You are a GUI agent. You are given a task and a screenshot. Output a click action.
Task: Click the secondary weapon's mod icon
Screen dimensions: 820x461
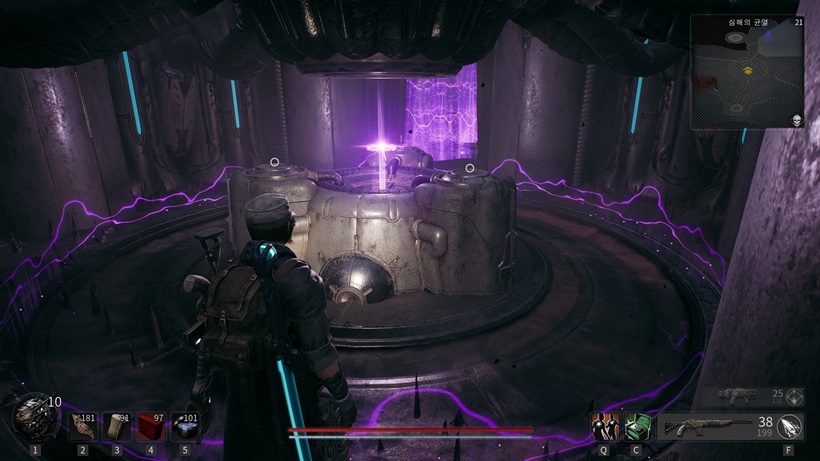point(795,396)
